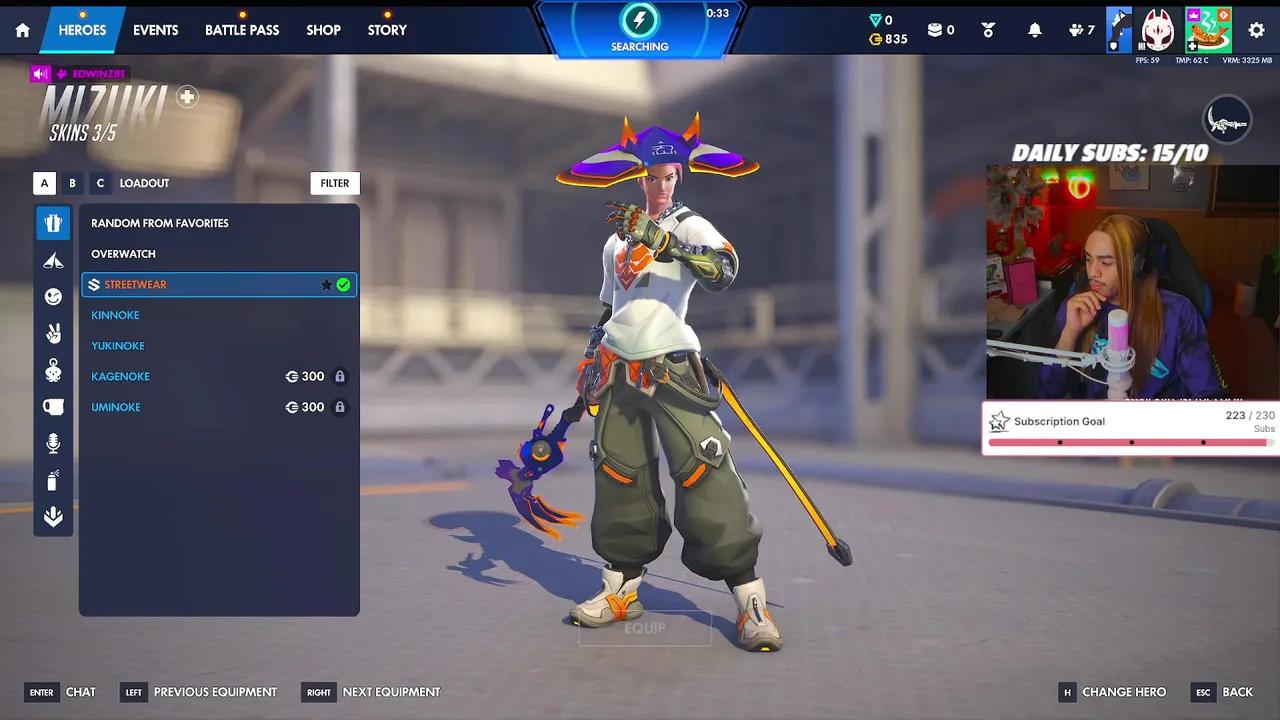Select the Kinnoke skin entry

115,315
